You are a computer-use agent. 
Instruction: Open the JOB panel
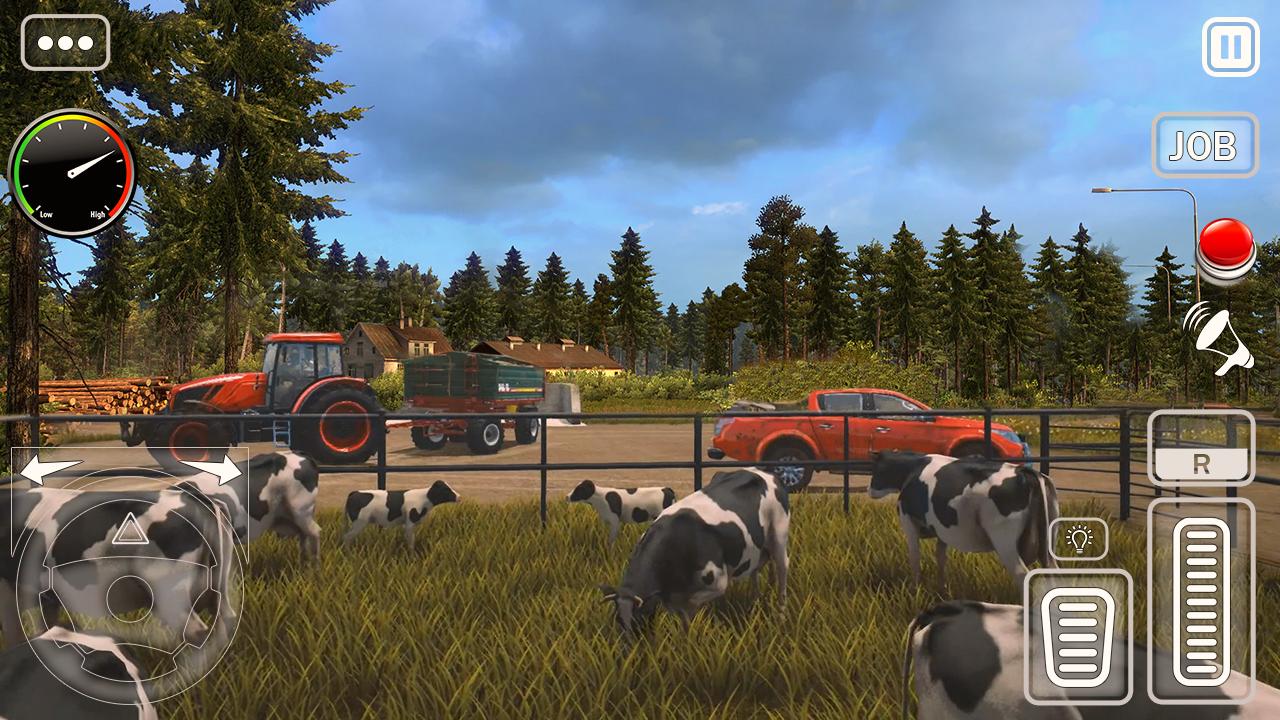(x=1204, y=146)
